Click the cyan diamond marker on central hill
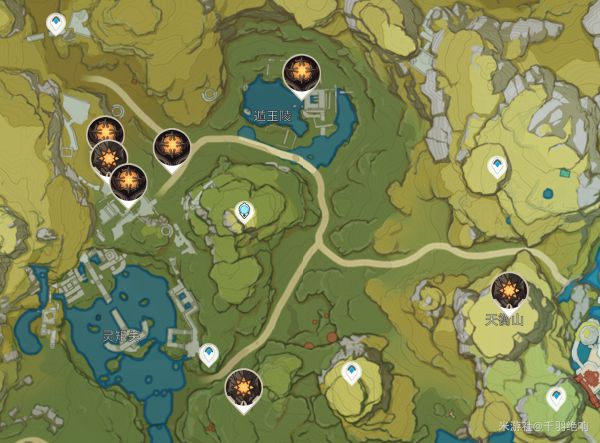The image size is (600, 443). tap(244, 211)
